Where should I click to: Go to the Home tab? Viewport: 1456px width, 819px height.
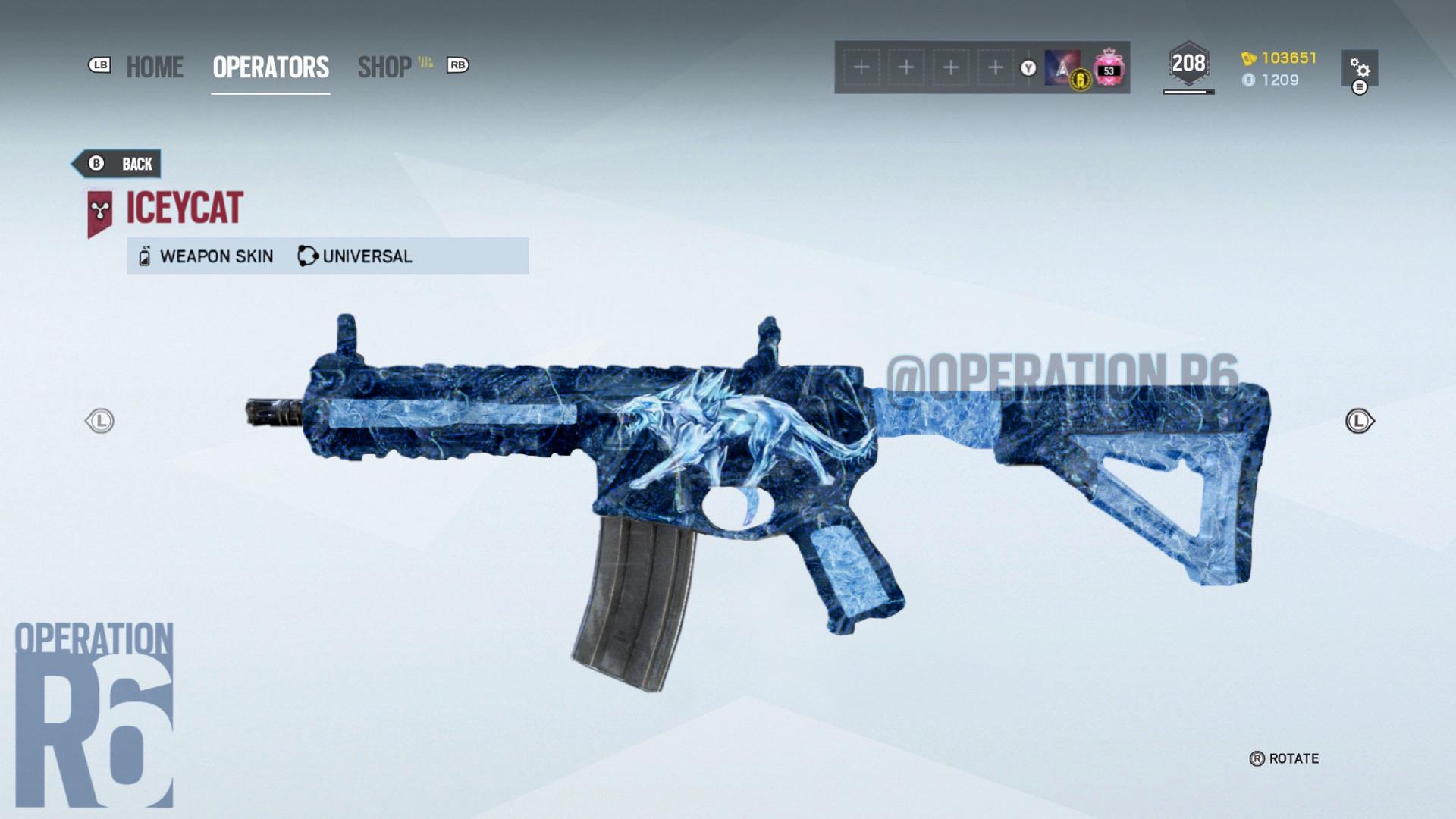[x=155, y=67]
